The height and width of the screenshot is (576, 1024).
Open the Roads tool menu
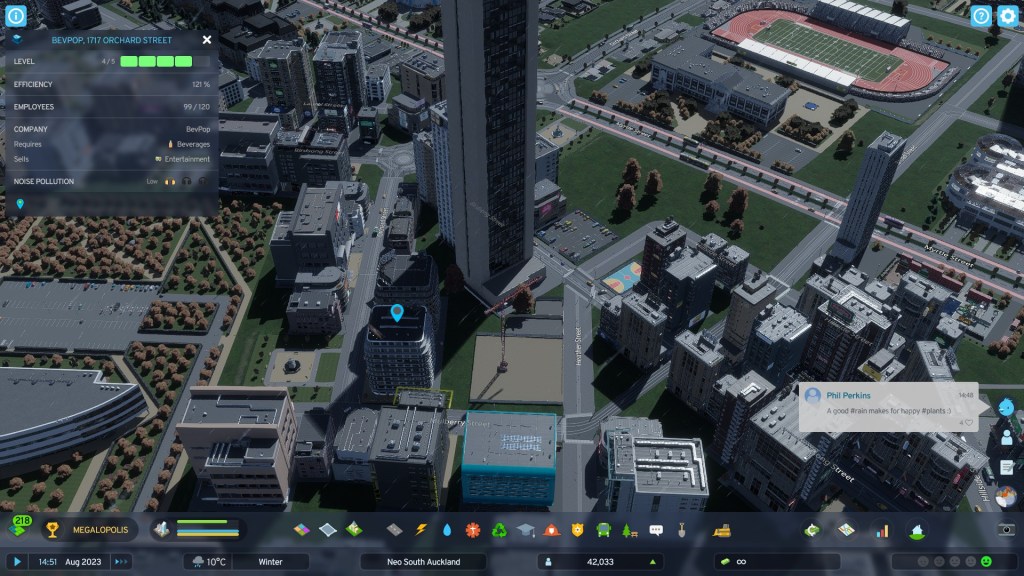point(394,530)
